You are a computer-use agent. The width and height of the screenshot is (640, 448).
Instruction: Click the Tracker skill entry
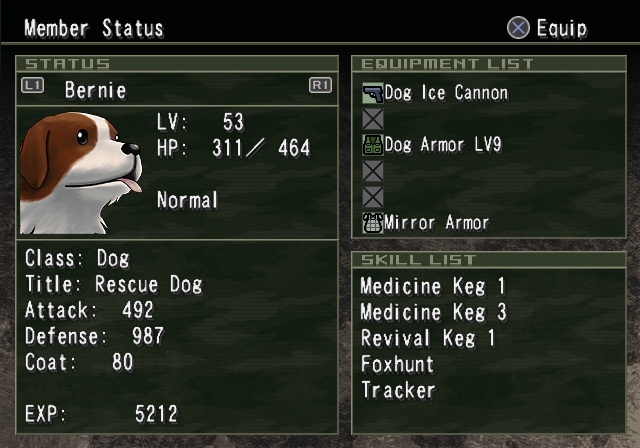click(398, 390)
